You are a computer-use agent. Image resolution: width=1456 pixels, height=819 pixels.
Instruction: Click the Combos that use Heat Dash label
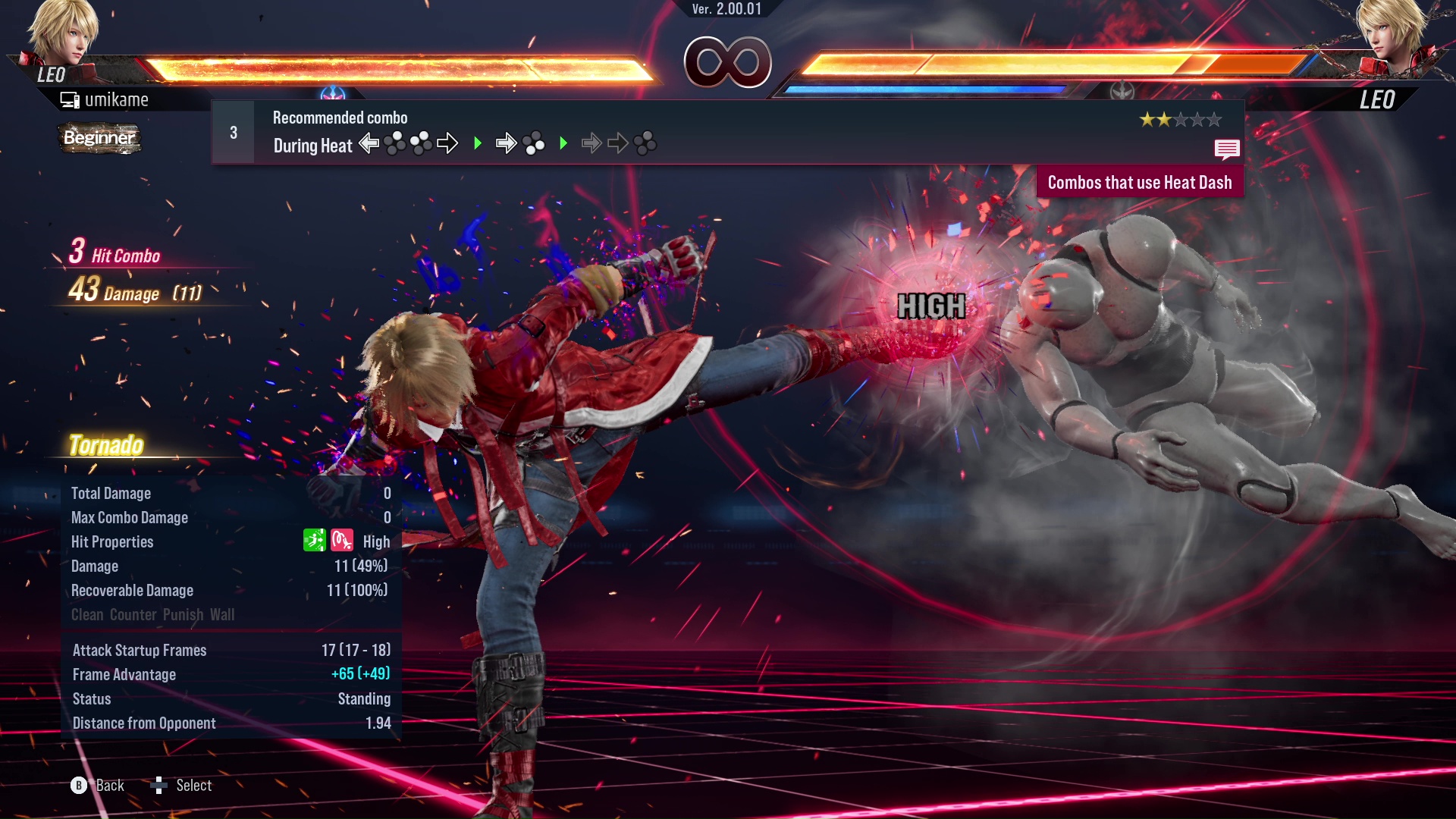[1139, 183]
